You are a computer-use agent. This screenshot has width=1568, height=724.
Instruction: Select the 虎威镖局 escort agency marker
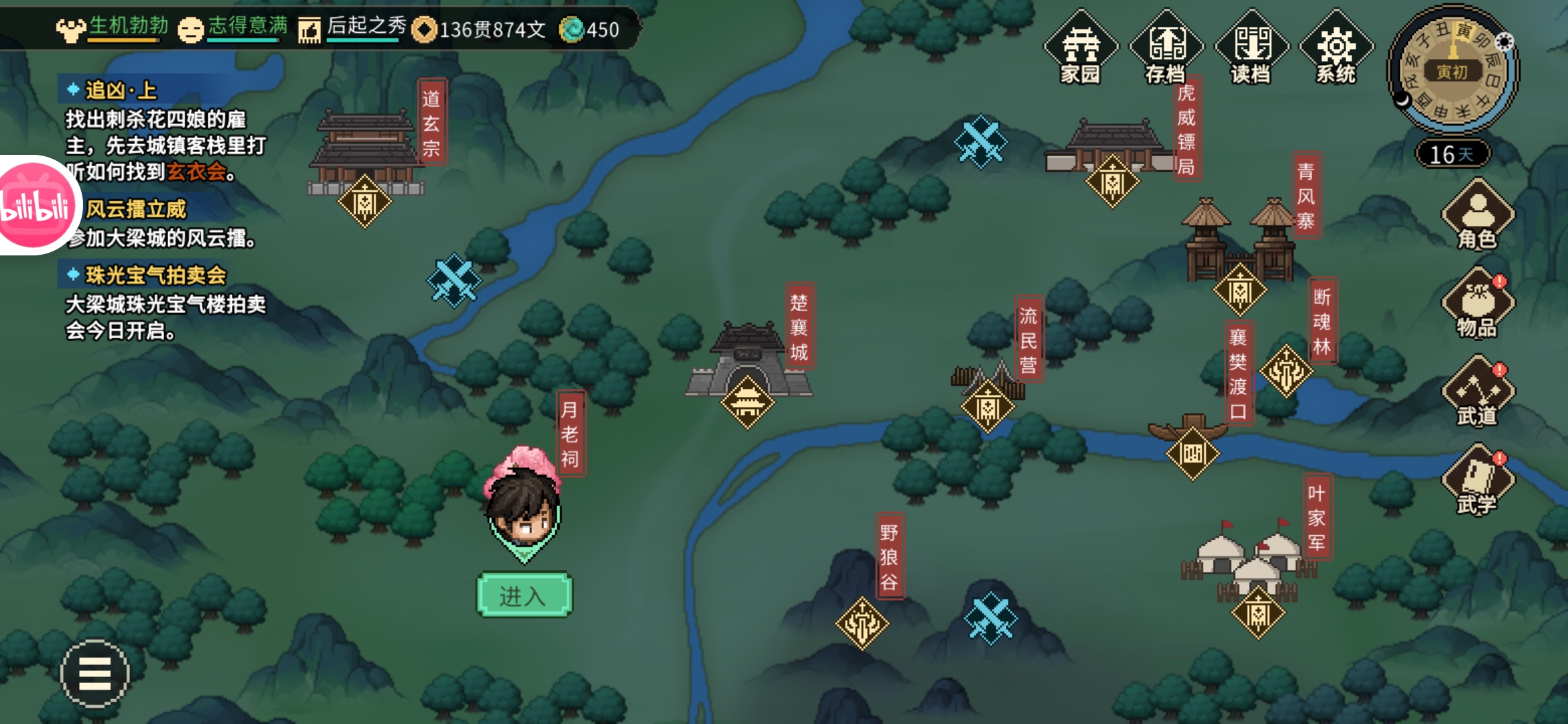[1112, 181]
